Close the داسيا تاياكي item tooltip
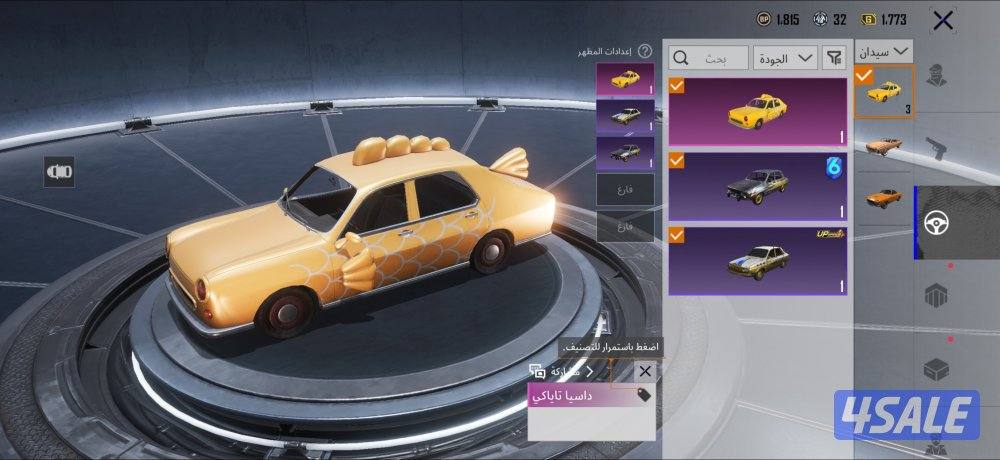Viewport: 1000px width, 460px height. tap(645, 371)
